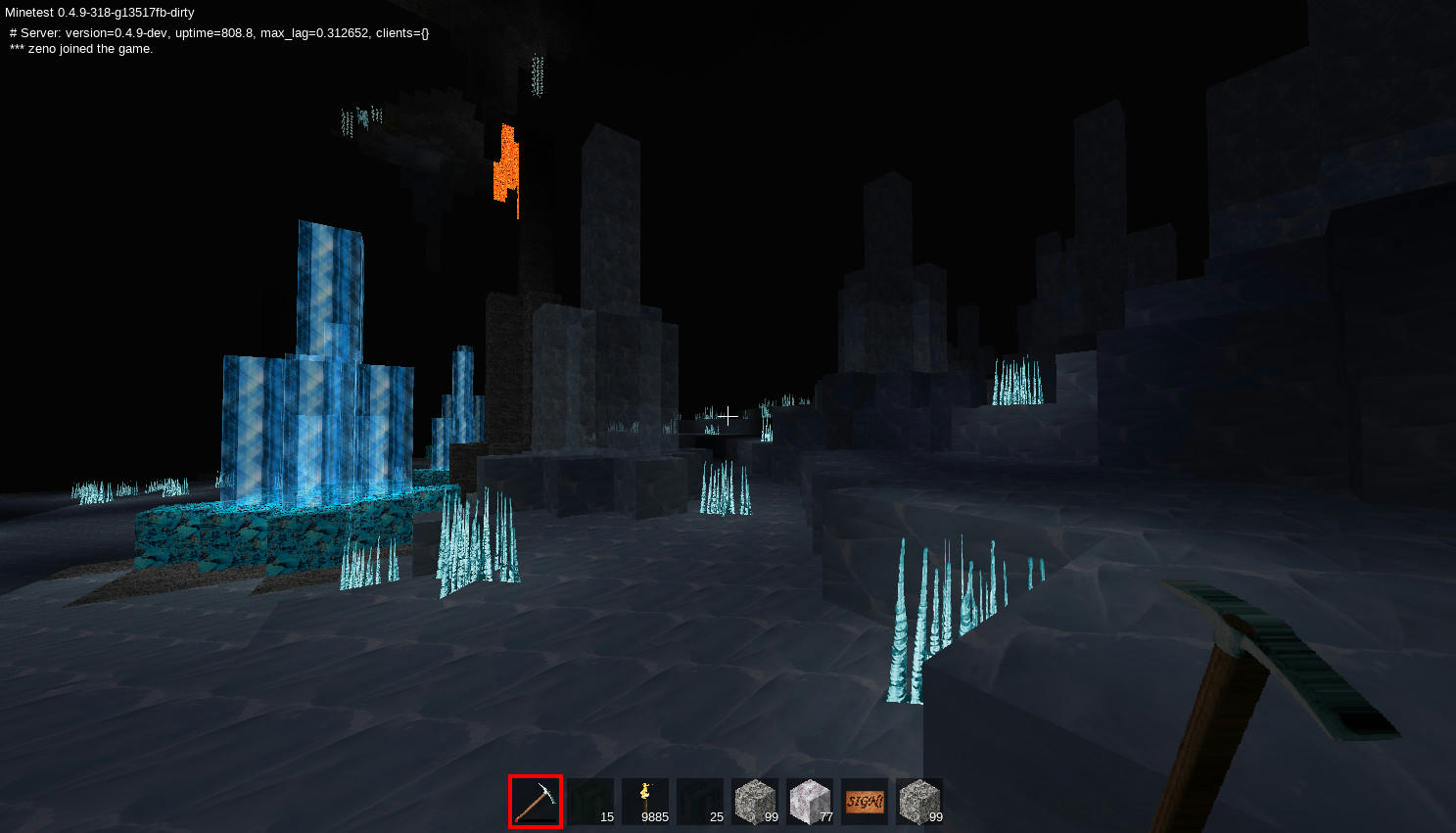Screen dimensions: 1456x833
Task: Pick the pale pink block stack of 77
Action: [810, 802]
